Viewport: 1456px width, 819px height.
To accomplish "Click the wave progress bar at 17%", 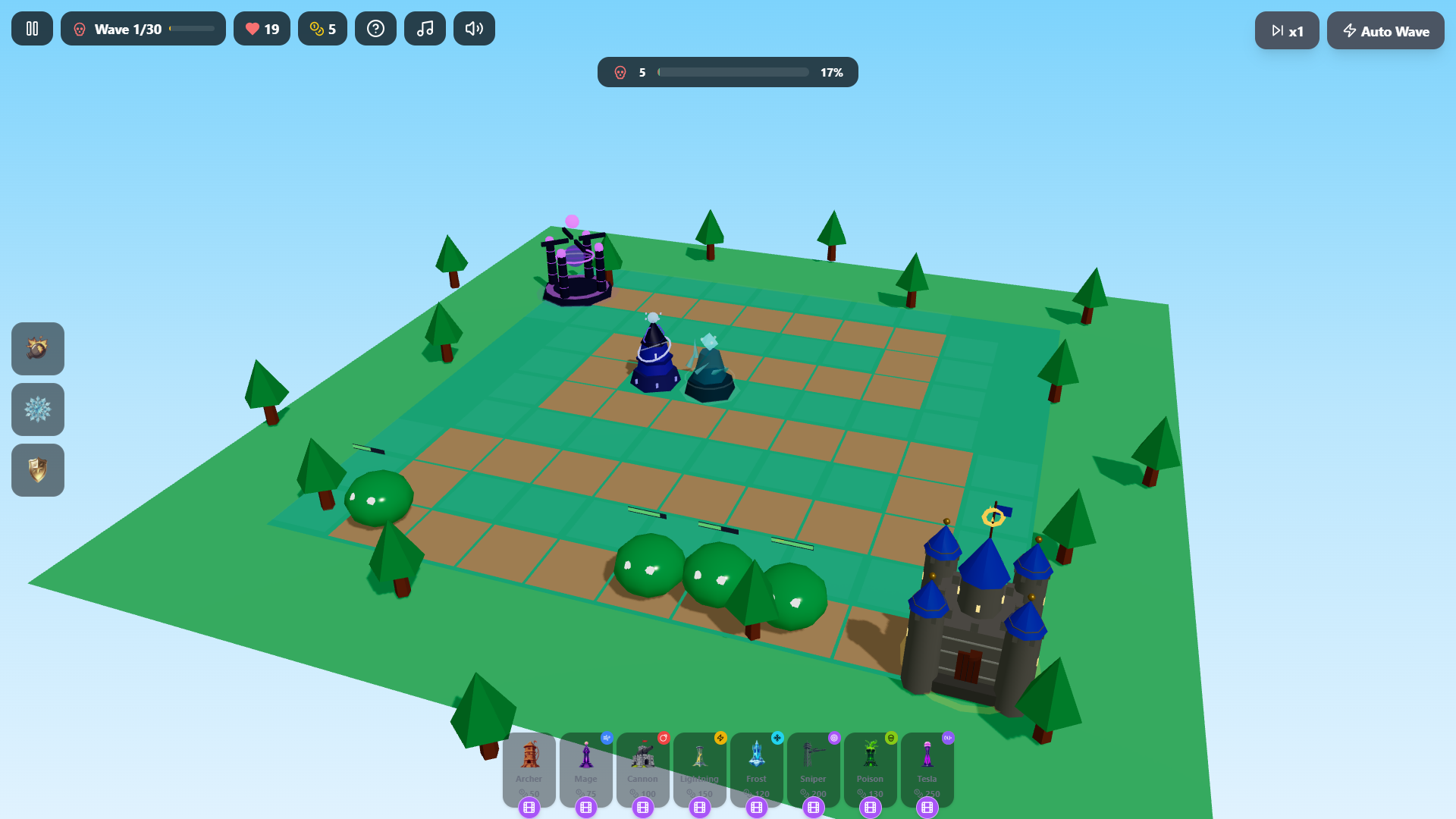I will [733, 72].
